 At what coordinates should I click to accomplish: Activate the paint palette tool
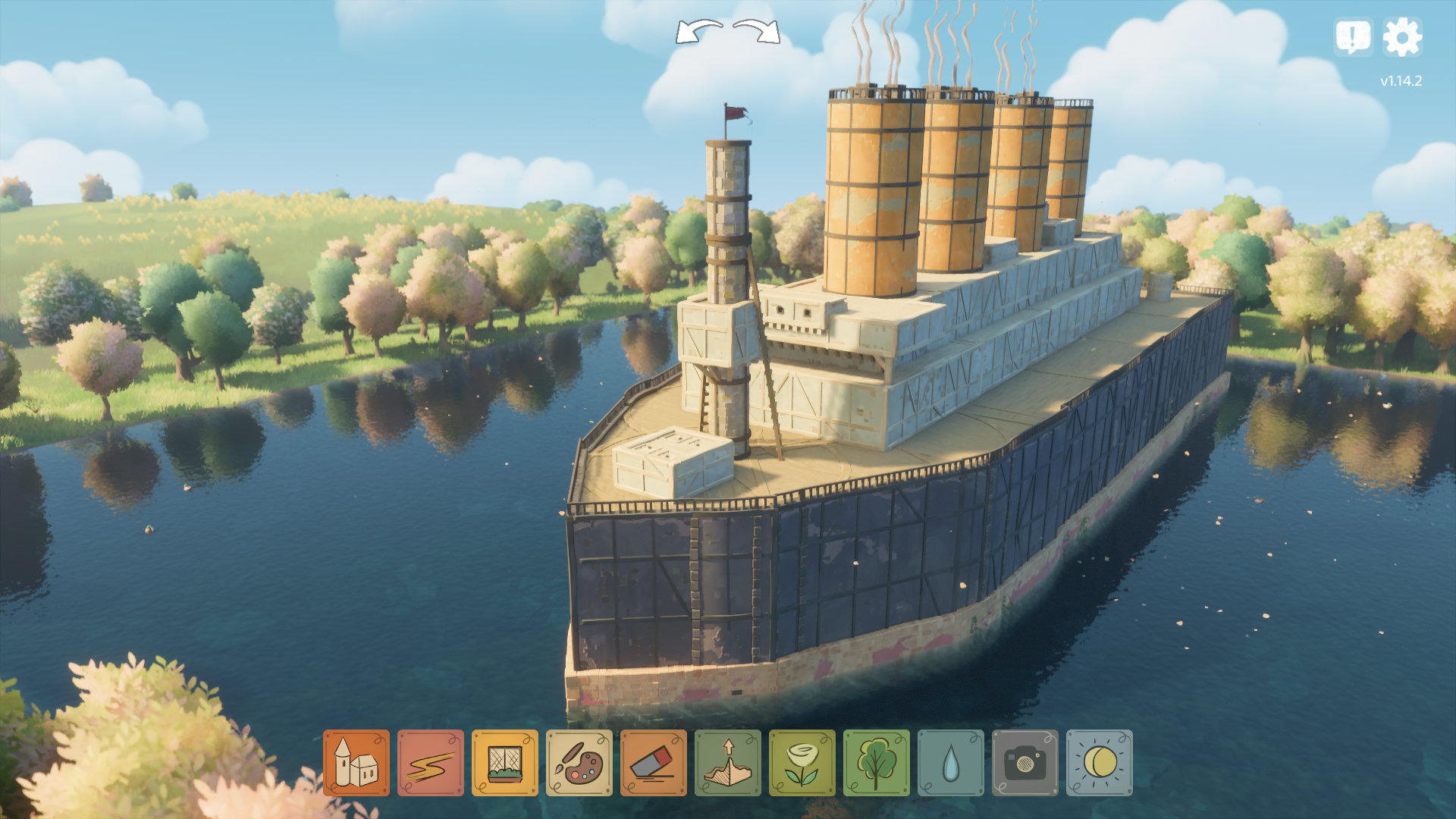(x=579, y=763)
